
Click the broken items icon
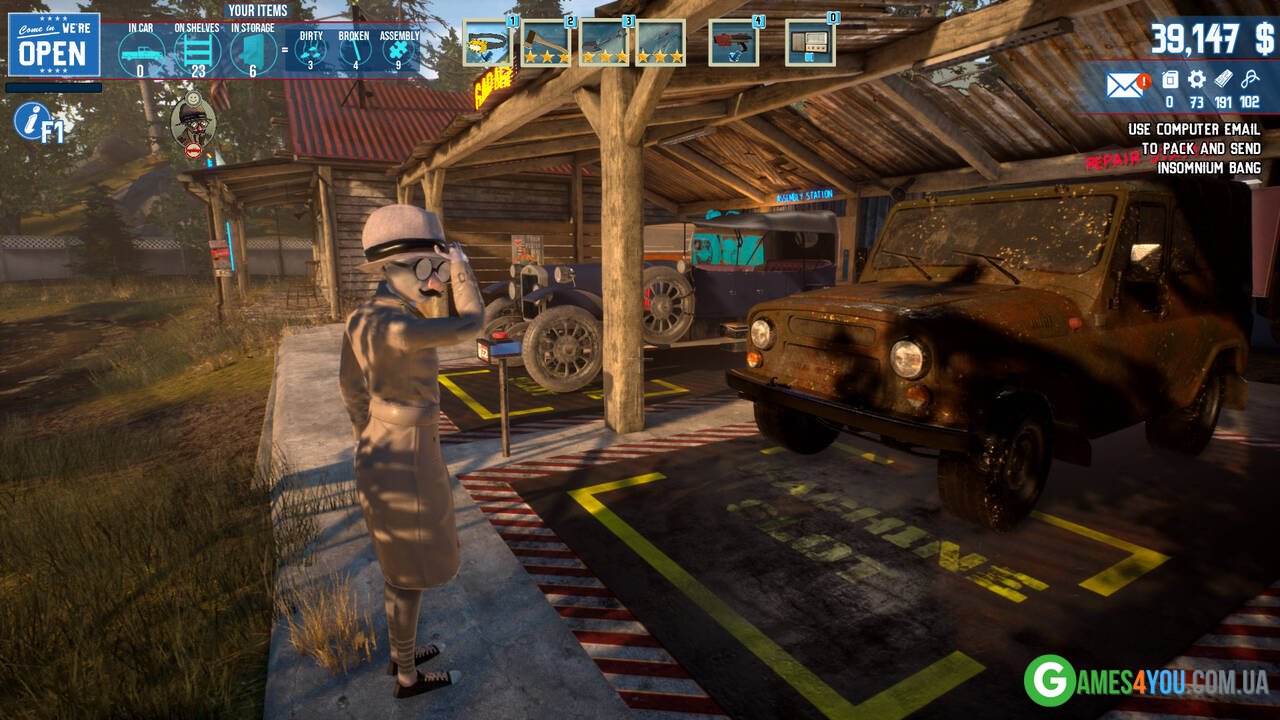pos(354,50)
